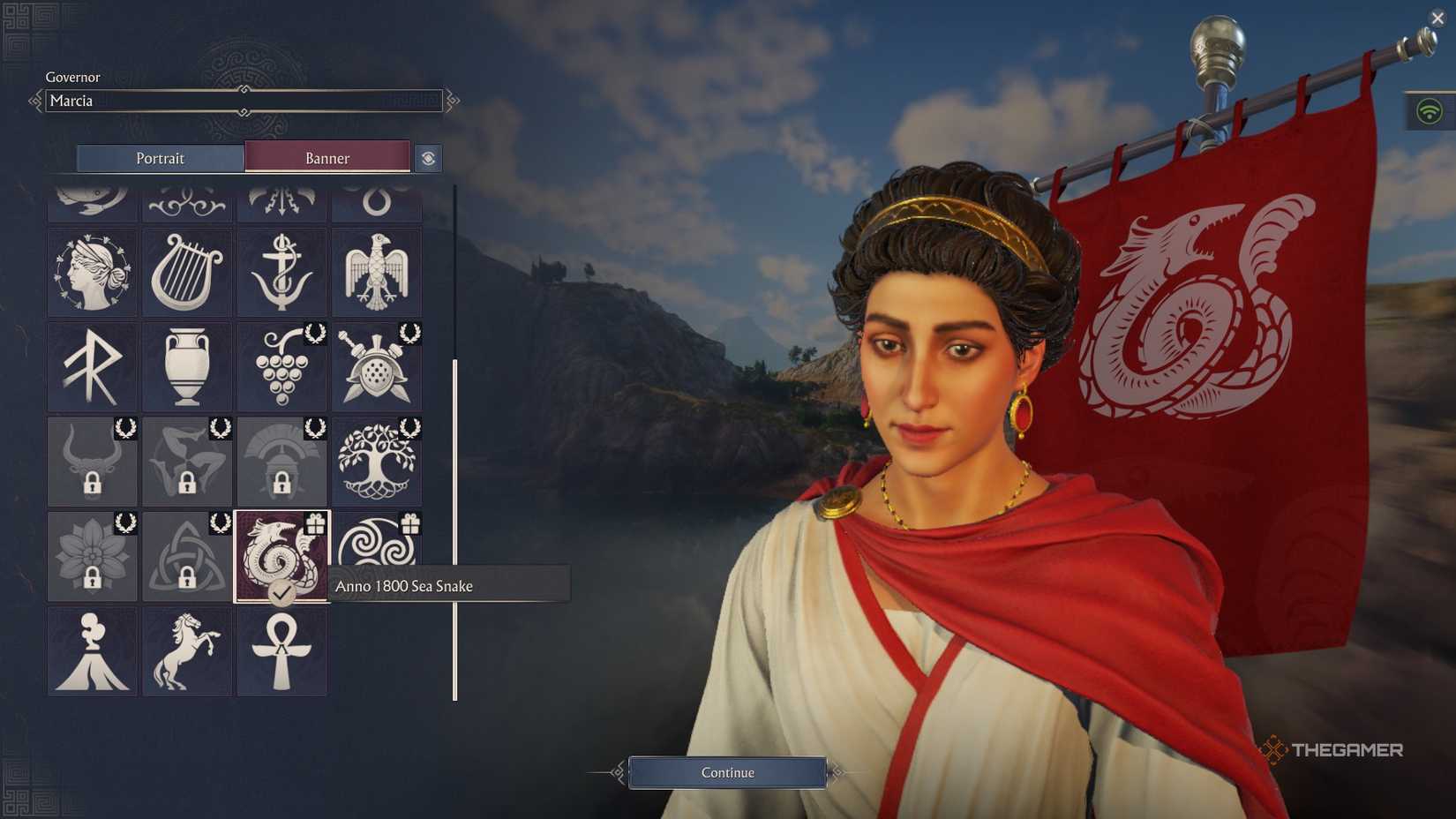Select the grape cluster banner symbol
The width and height of the screenshot is (1456, 819).
(x=282, y=366)
